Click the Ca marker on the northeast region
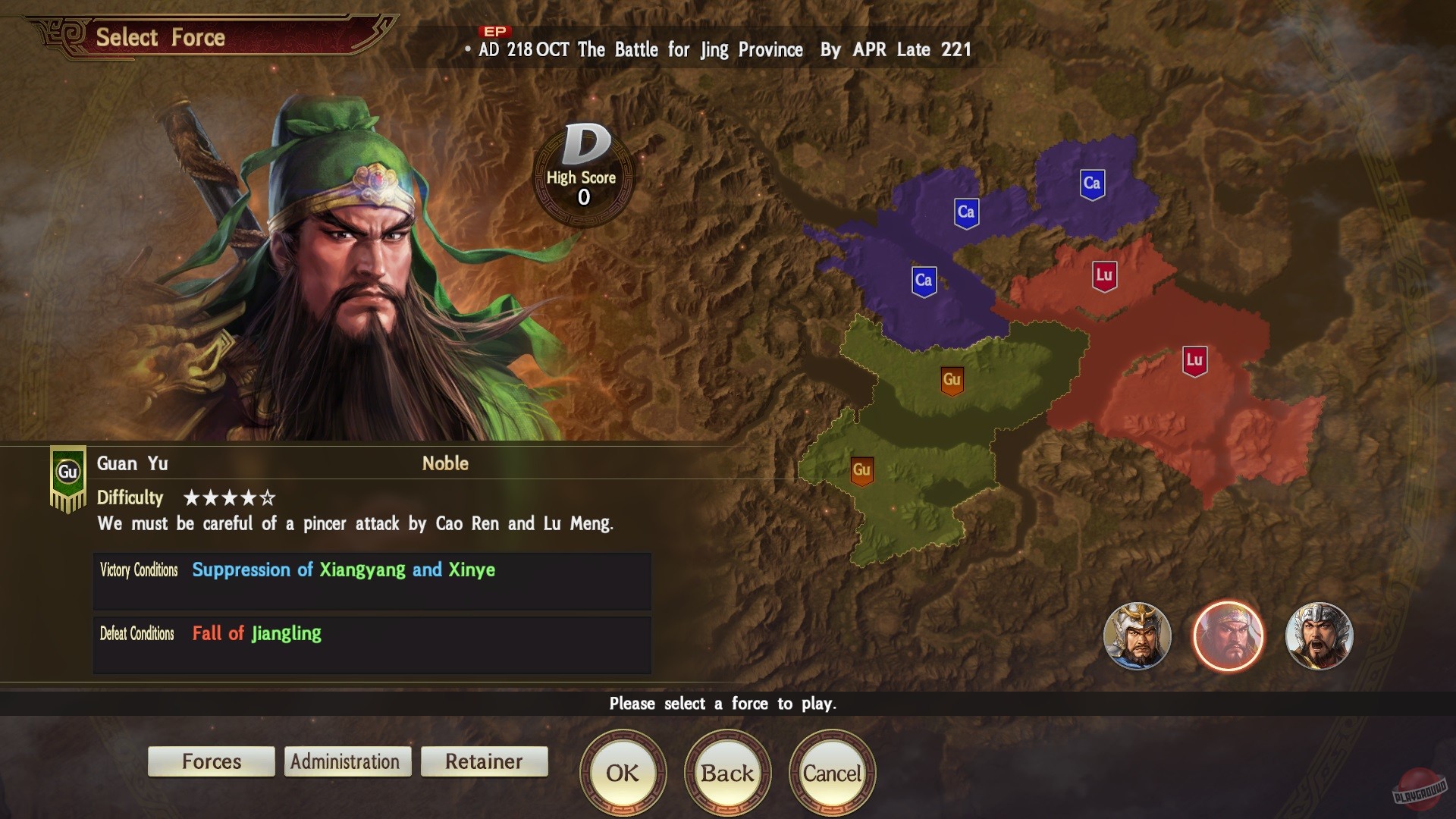The image size is (1456, 819). tap(1092, 183)
